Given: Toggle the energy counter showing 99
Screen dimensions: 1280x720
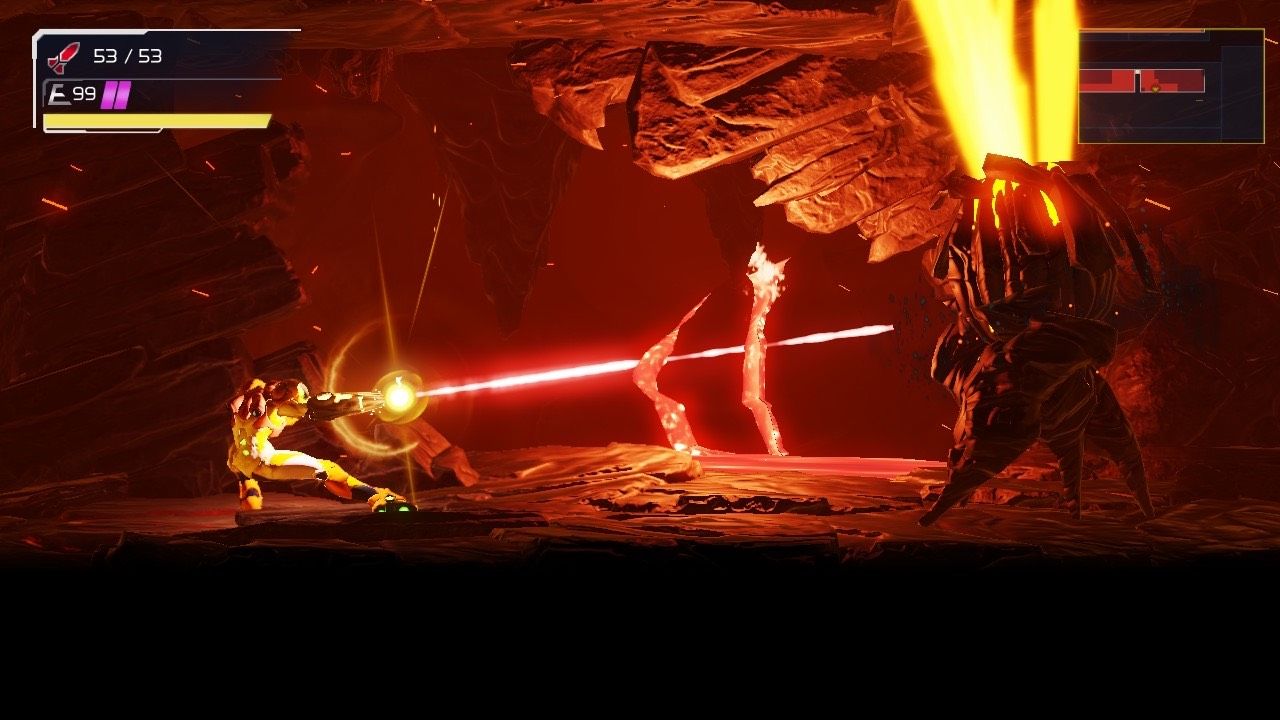Looking at the screenshot, I should tap(85, 93).
